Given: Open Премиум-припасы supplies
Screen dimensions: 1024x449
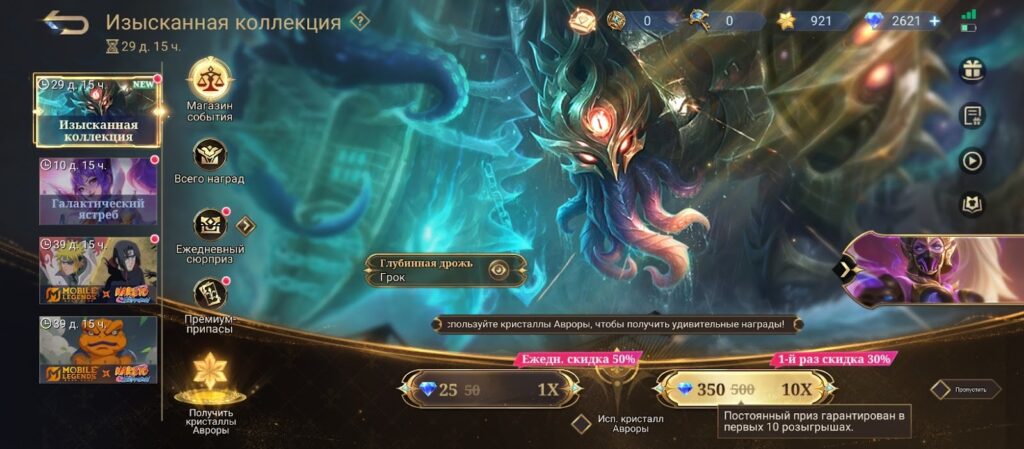Looking at the screenshot, I should point(209,293).
